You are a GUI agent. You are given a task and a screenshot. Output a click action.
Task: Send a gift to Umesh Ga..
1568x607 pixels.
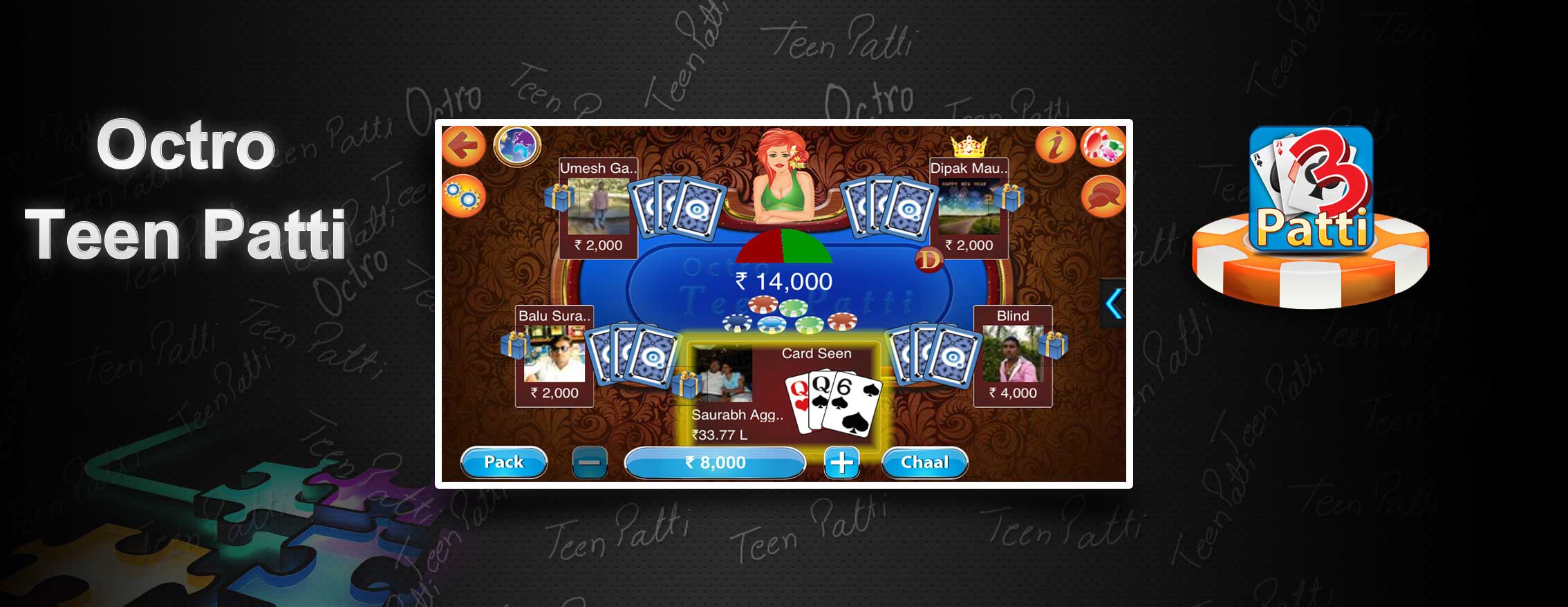[559, 198]
